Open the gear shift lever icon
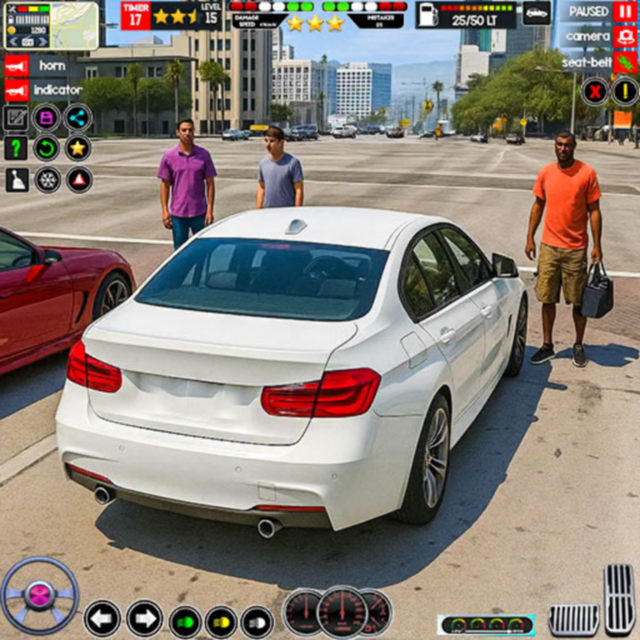This screenshot has height=640, width=640. coord(16,179)
